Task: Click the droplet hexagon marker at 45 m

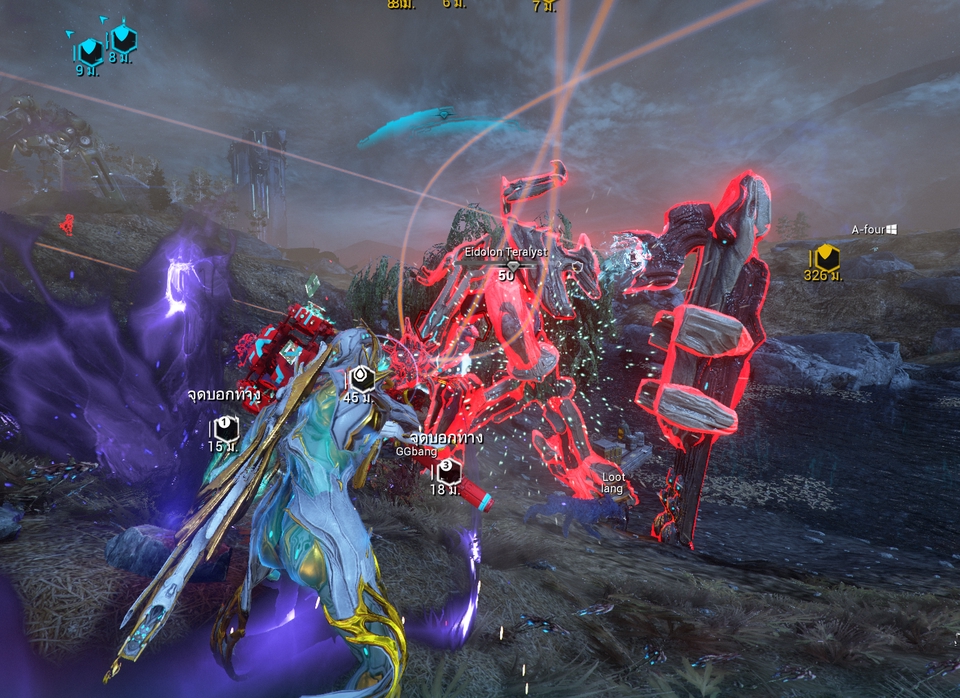Action: pos(362,378)
